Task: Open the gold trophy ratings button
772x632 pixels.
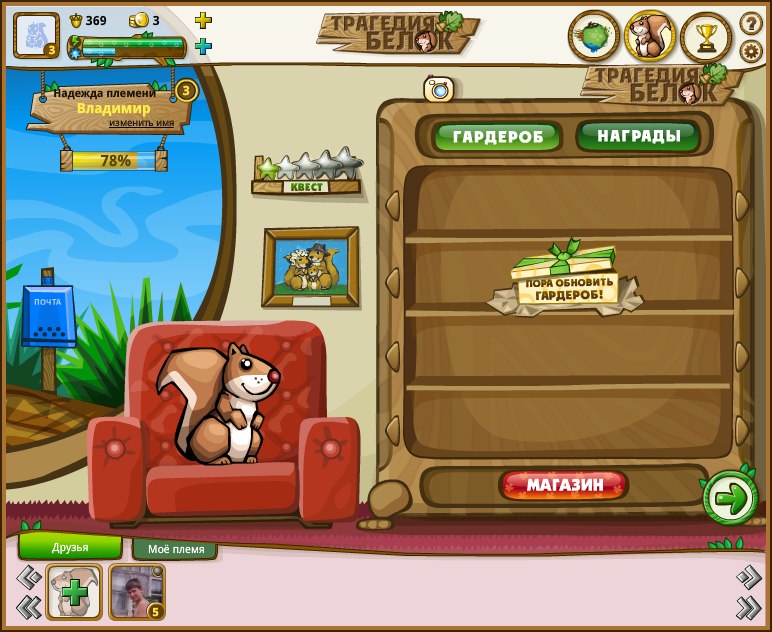Action: [706, 38]
